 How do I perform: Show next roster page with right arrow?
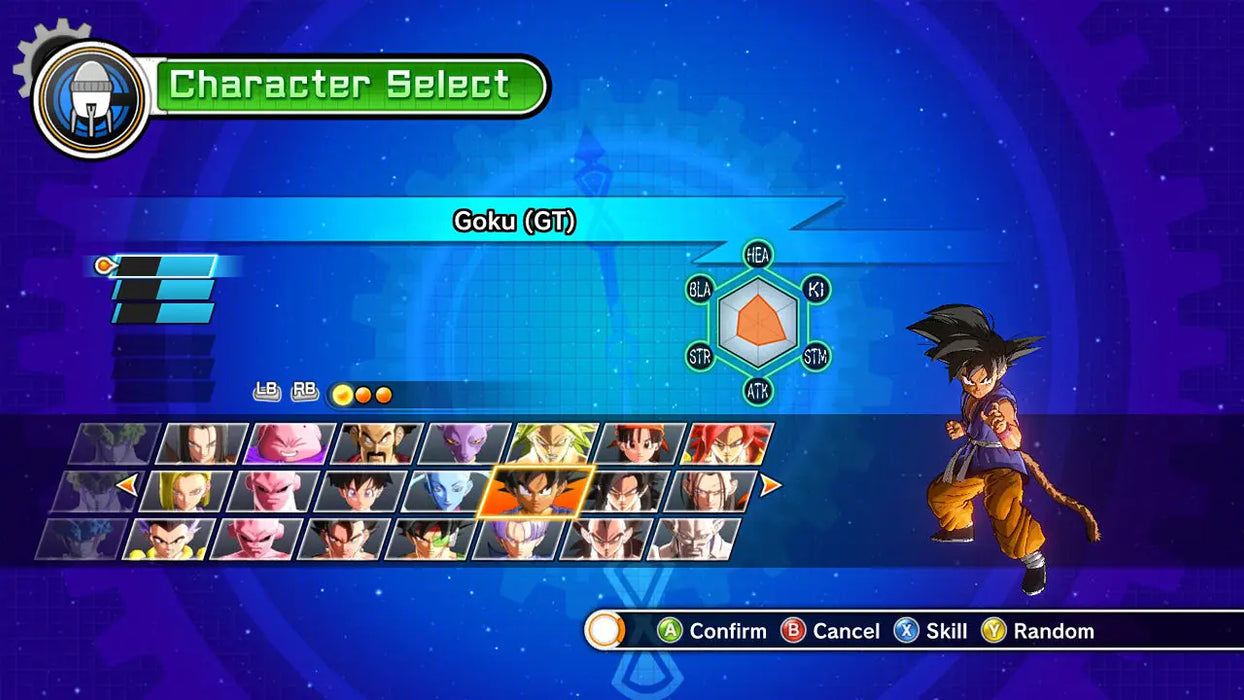pos(770,486)
